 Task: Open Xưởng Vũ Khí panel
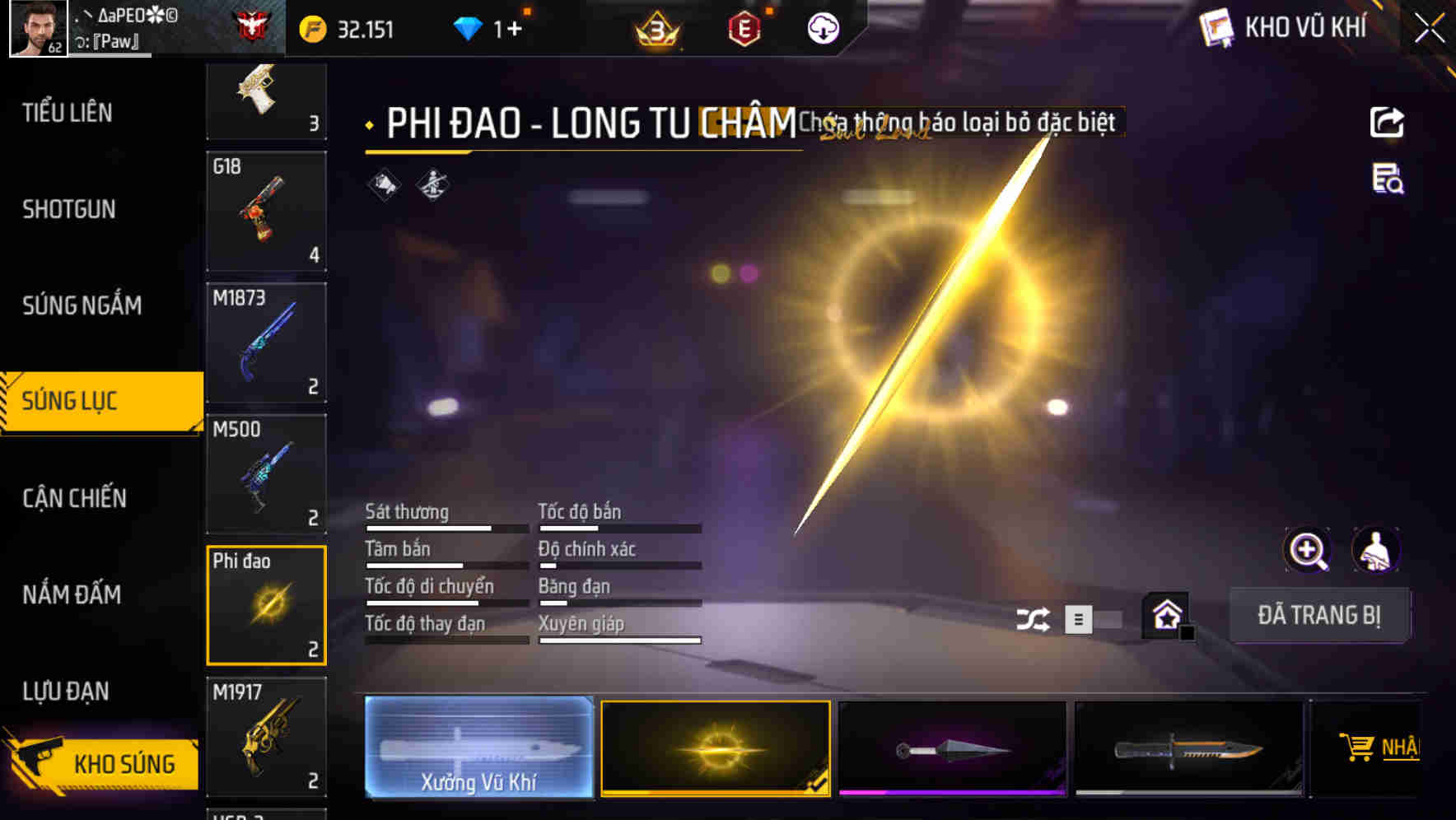coord(478,748)
